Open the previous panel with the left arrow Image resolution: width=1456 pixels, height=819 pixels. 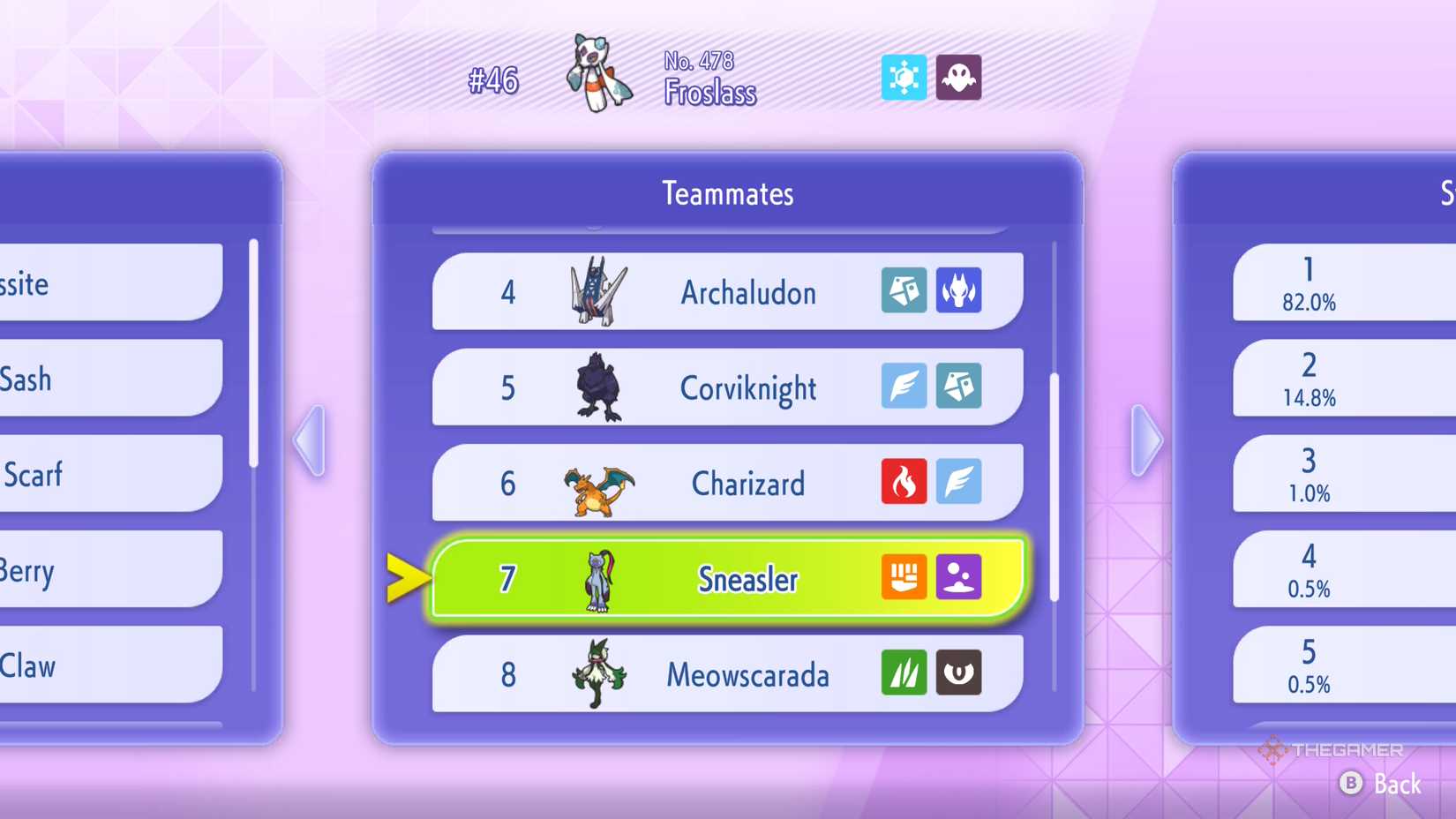click(311, 439)
